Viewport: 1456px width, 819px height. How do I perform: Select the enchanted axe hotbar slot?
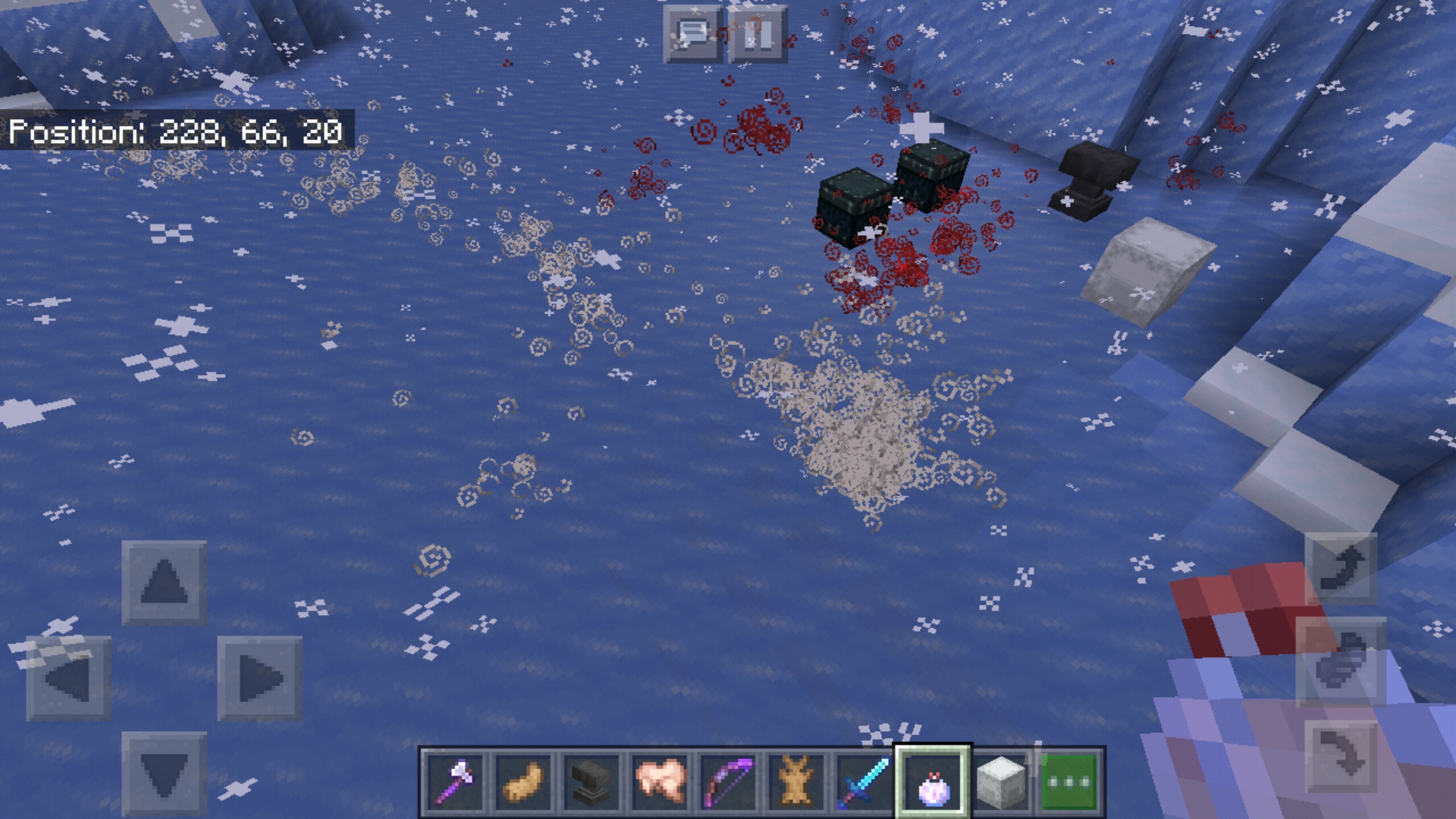[x=454, y=782]
